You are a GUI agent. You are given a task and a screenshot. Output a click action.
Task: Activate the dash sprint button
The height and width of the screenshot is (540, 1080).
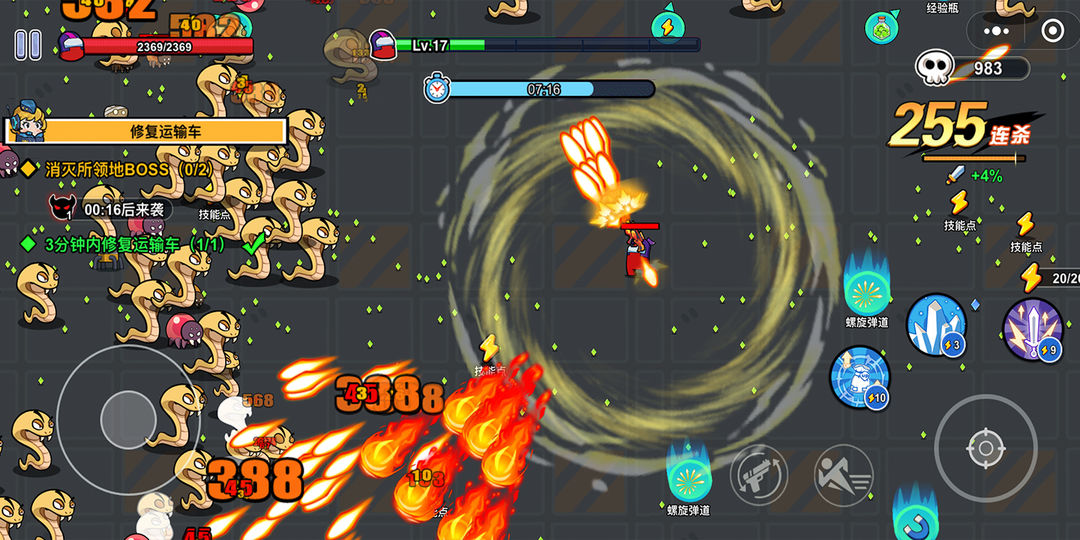pyautogui.click(x=843, y=475)
